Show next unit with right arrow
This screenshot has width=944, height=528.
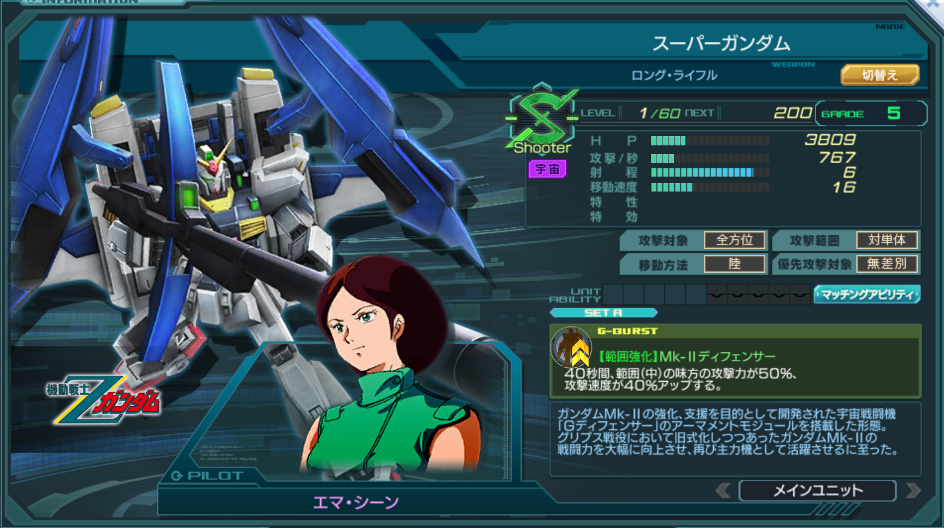pyautogui.click(x=912, y=490)
